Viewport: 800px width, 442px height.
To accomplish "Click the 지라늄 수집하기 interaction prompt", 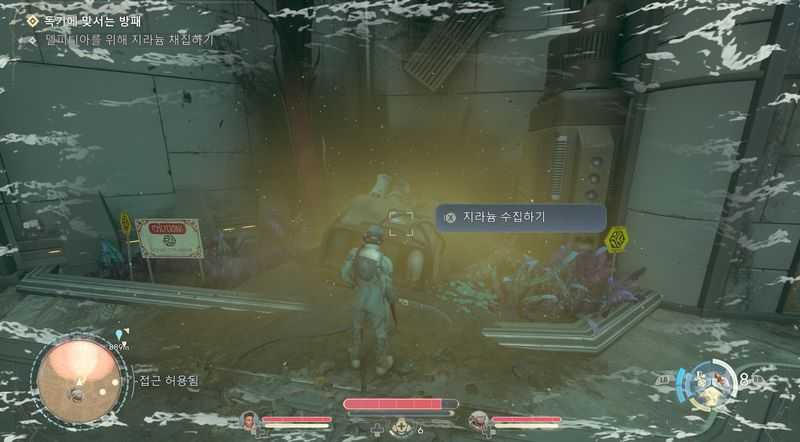I will [x=519, y=217].
